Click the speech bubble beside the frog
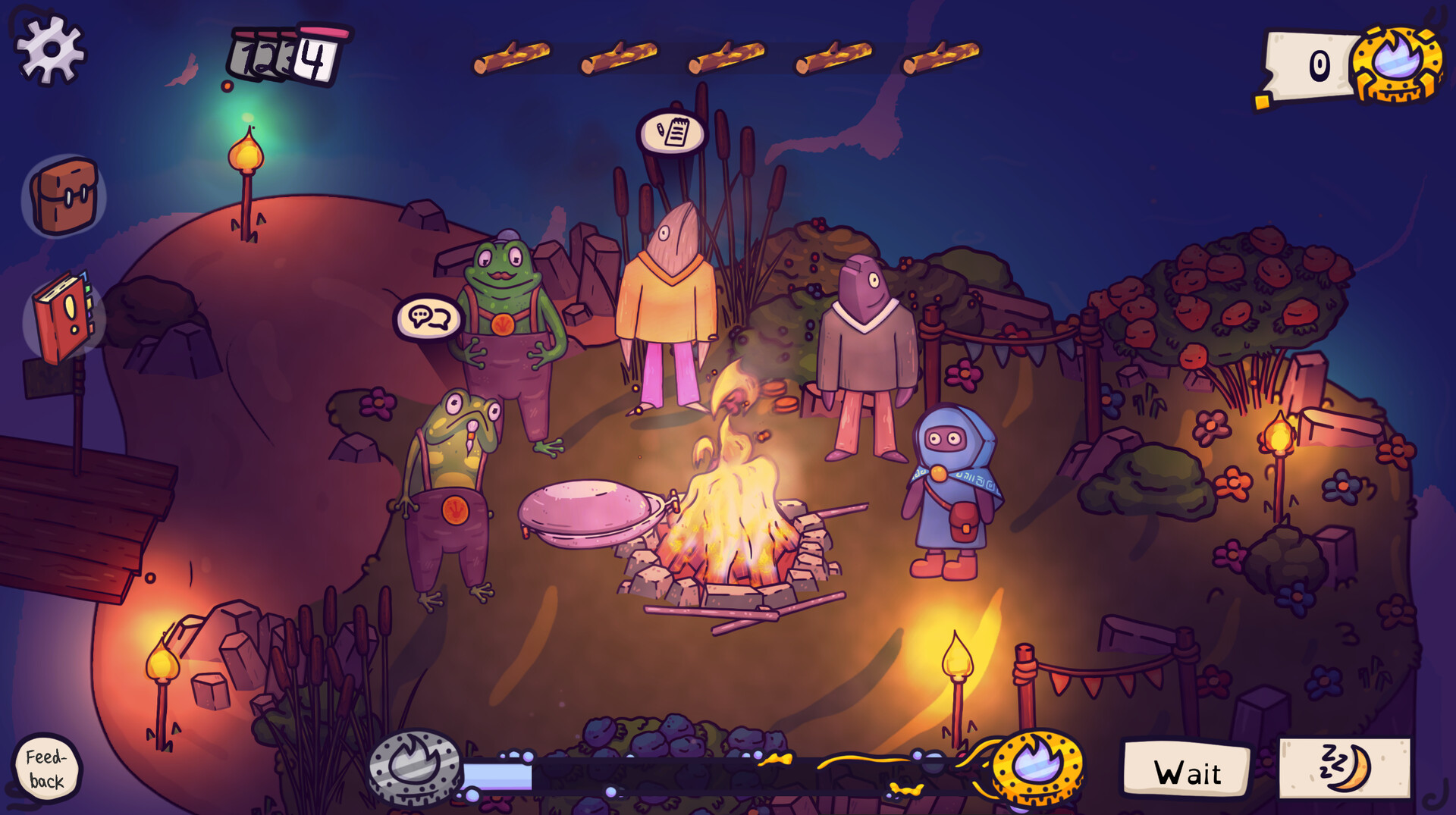The height and width of the screenshot is (815, 1456). pyautogui.click(x=428, y=316)
